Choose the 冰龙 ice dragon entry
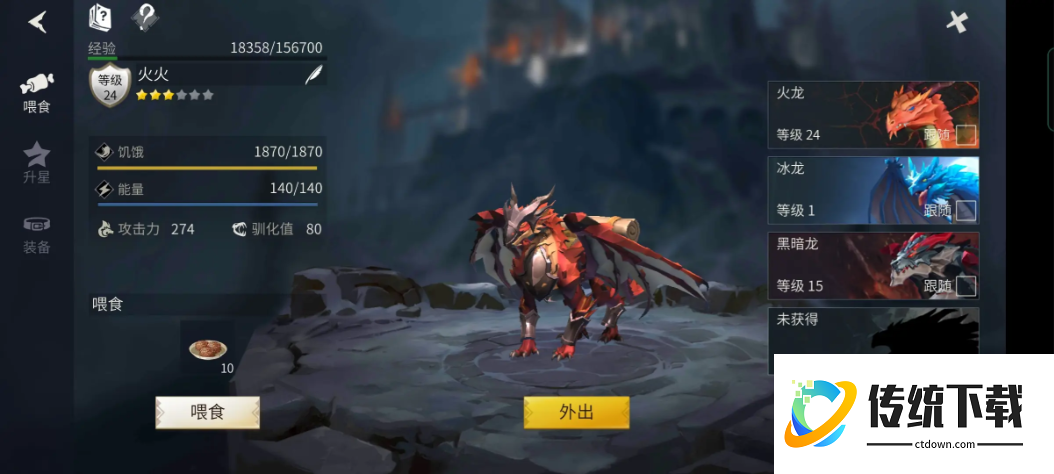Image resolution: width=1054 pixels, height=474 pixels. 850,190
